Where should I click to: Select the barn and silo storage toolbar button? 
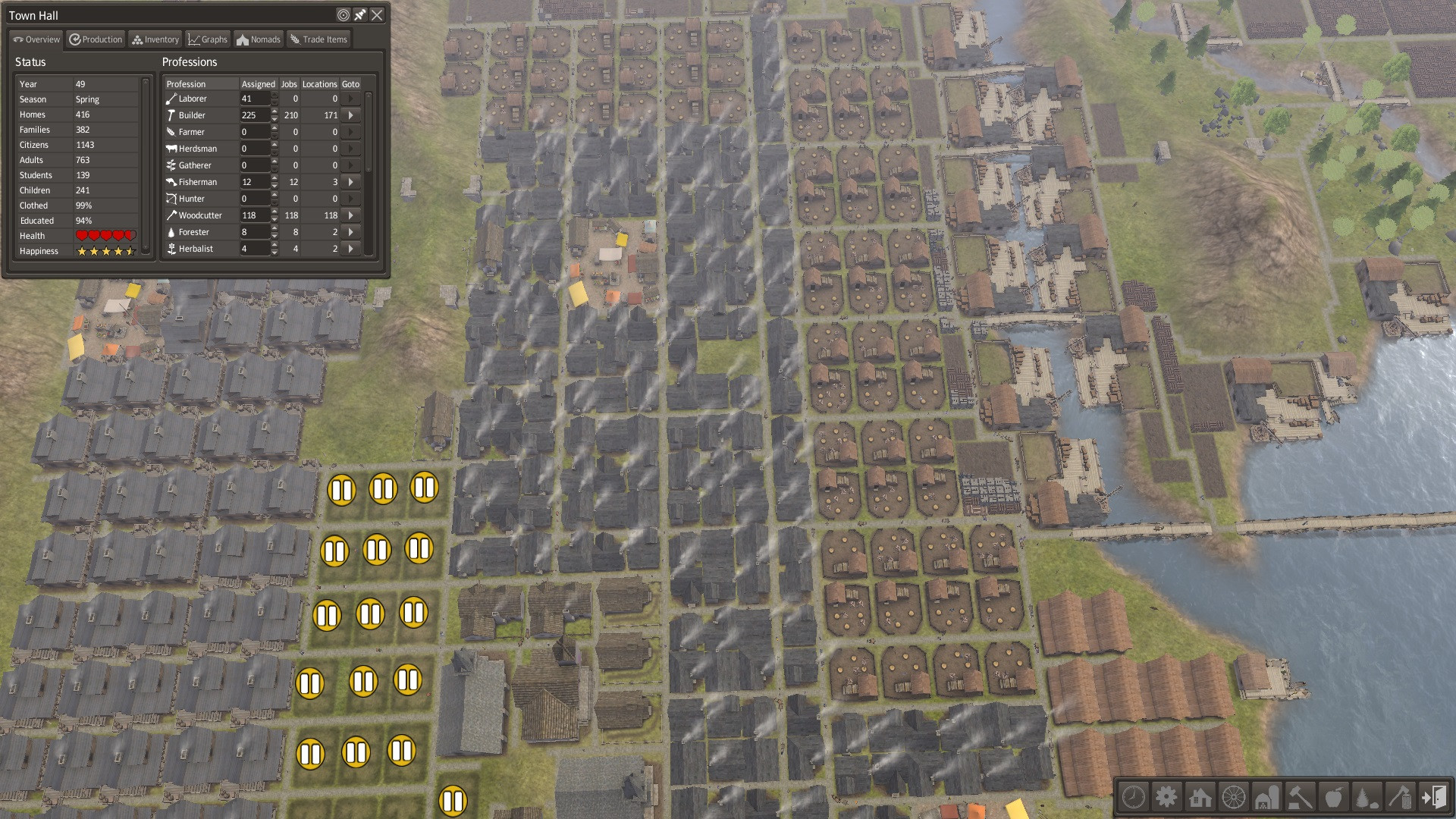coord(1267,797)
